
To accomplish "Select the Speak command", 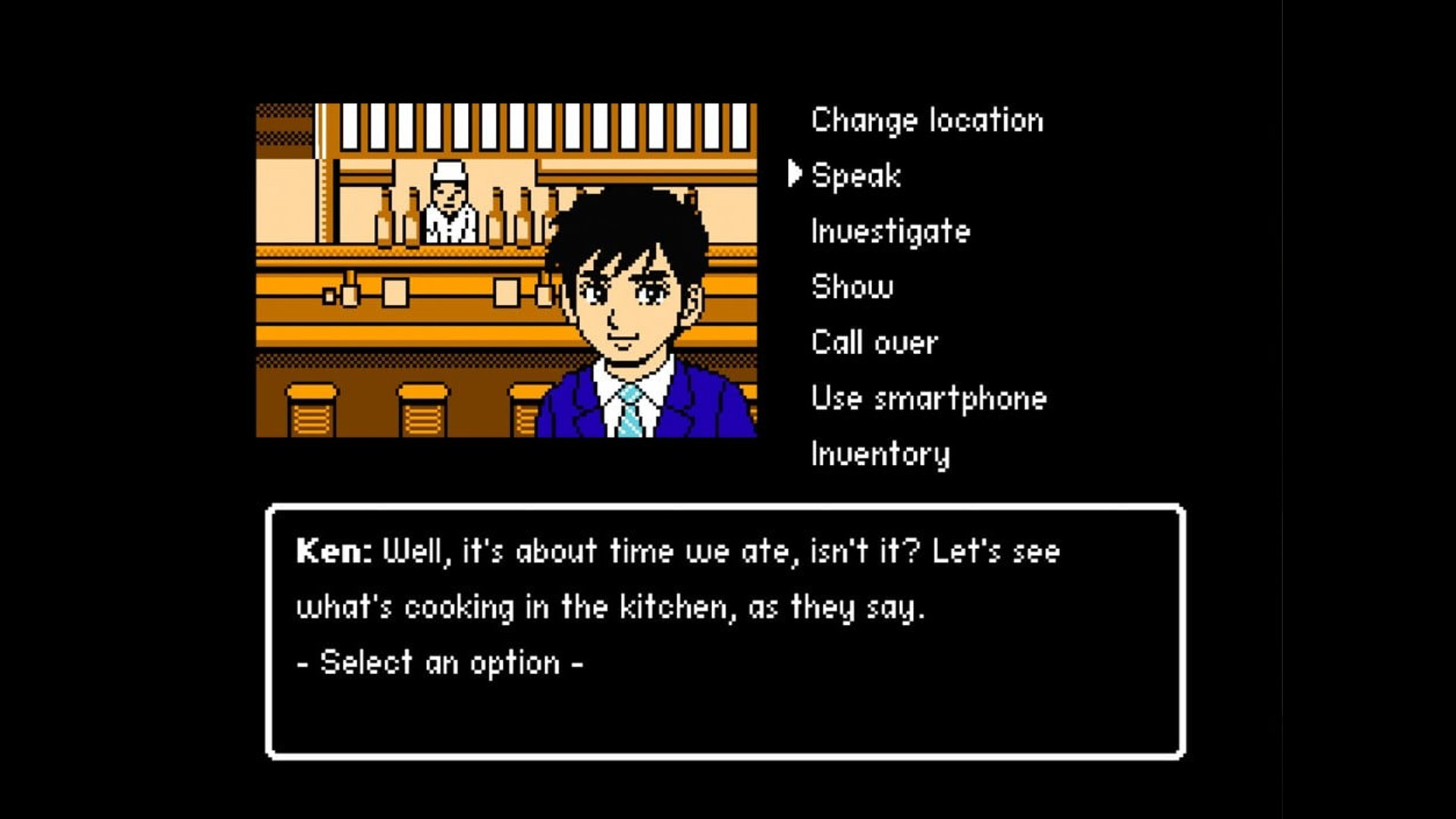I will pos(856,176).
